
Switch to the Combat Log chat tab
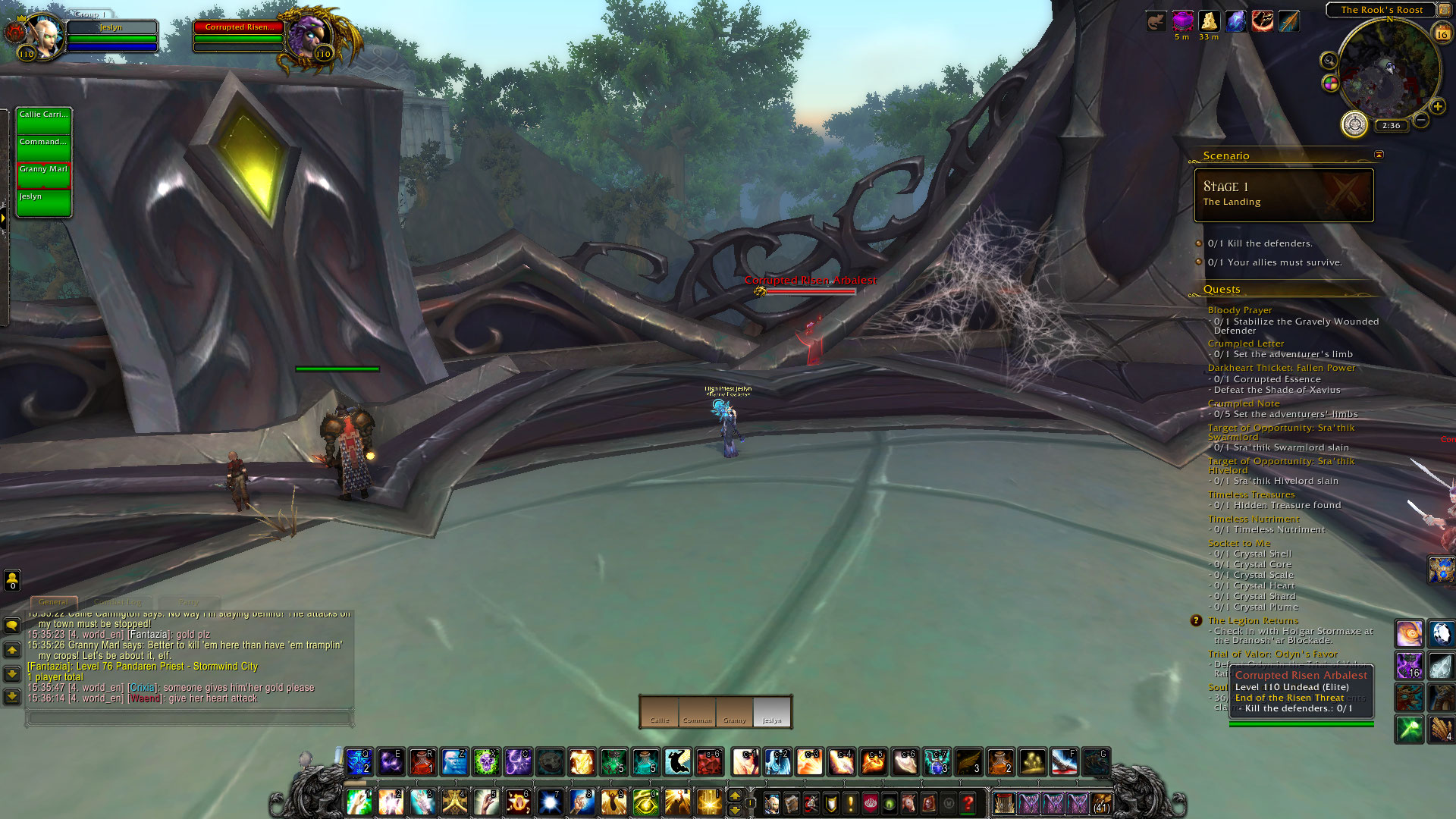[x=118, y=602]
